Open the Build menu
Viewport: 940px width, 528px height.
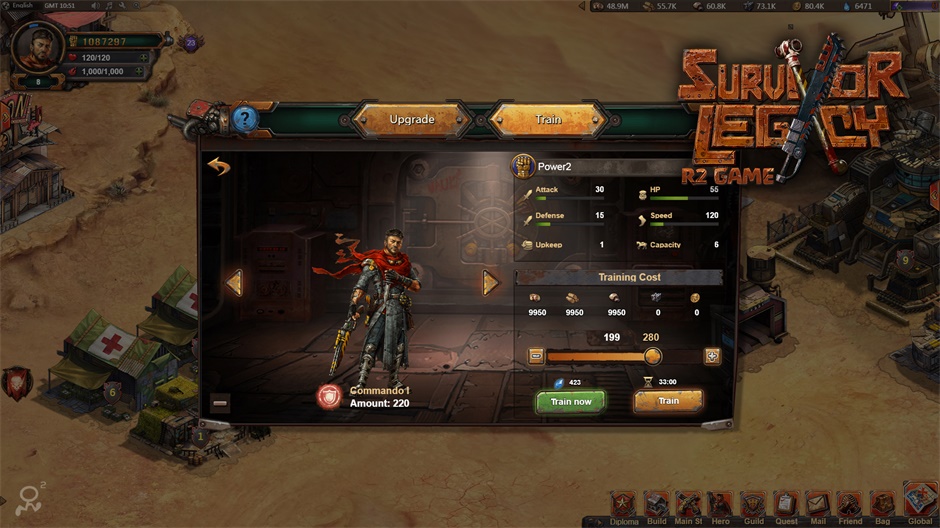coord(657,505)
